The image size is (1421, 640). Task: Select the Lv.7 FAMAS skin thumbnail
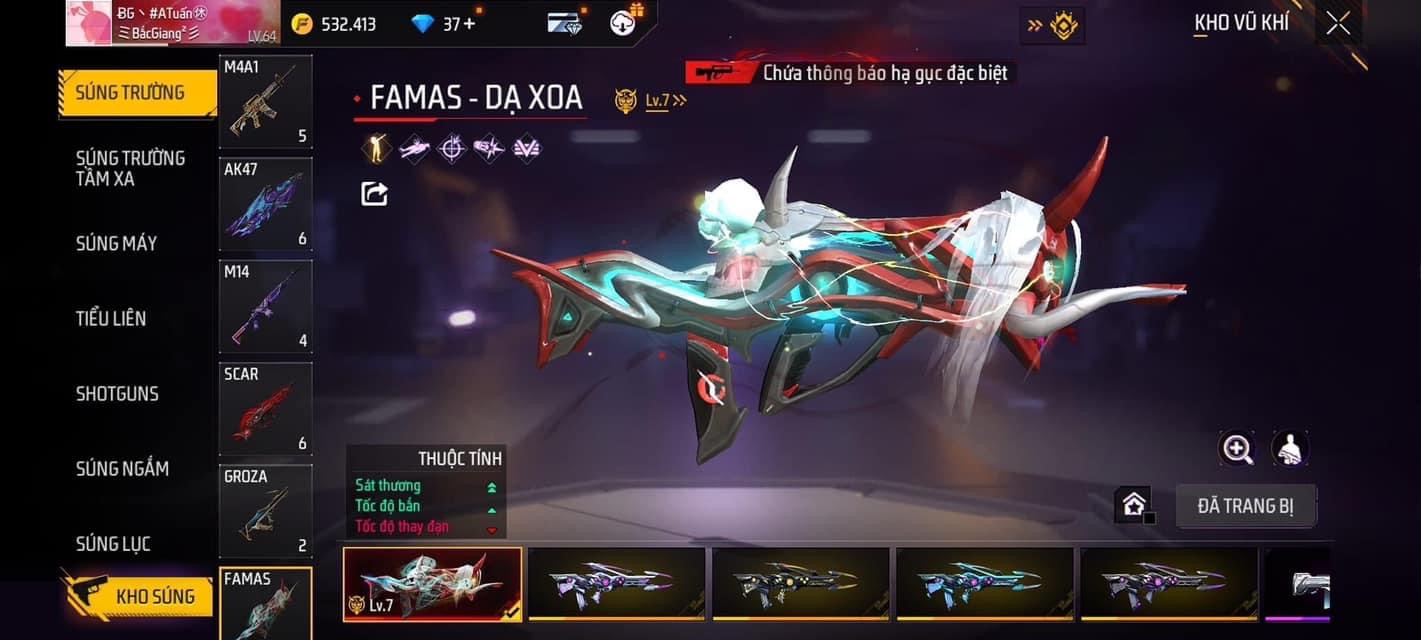click(x=432, y=584)
